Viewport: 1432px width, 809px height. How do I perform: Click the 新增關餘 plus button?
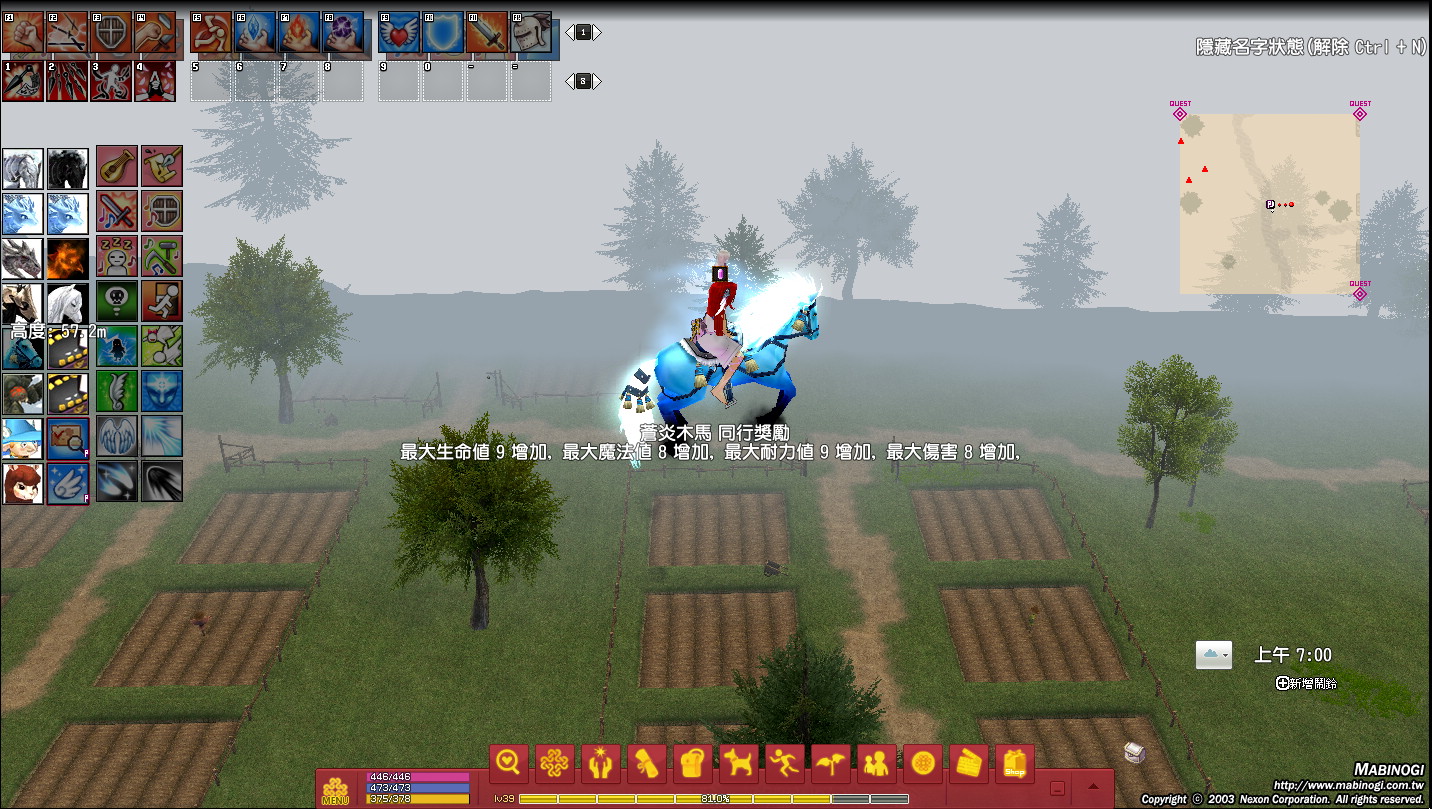click(1282, 683)
